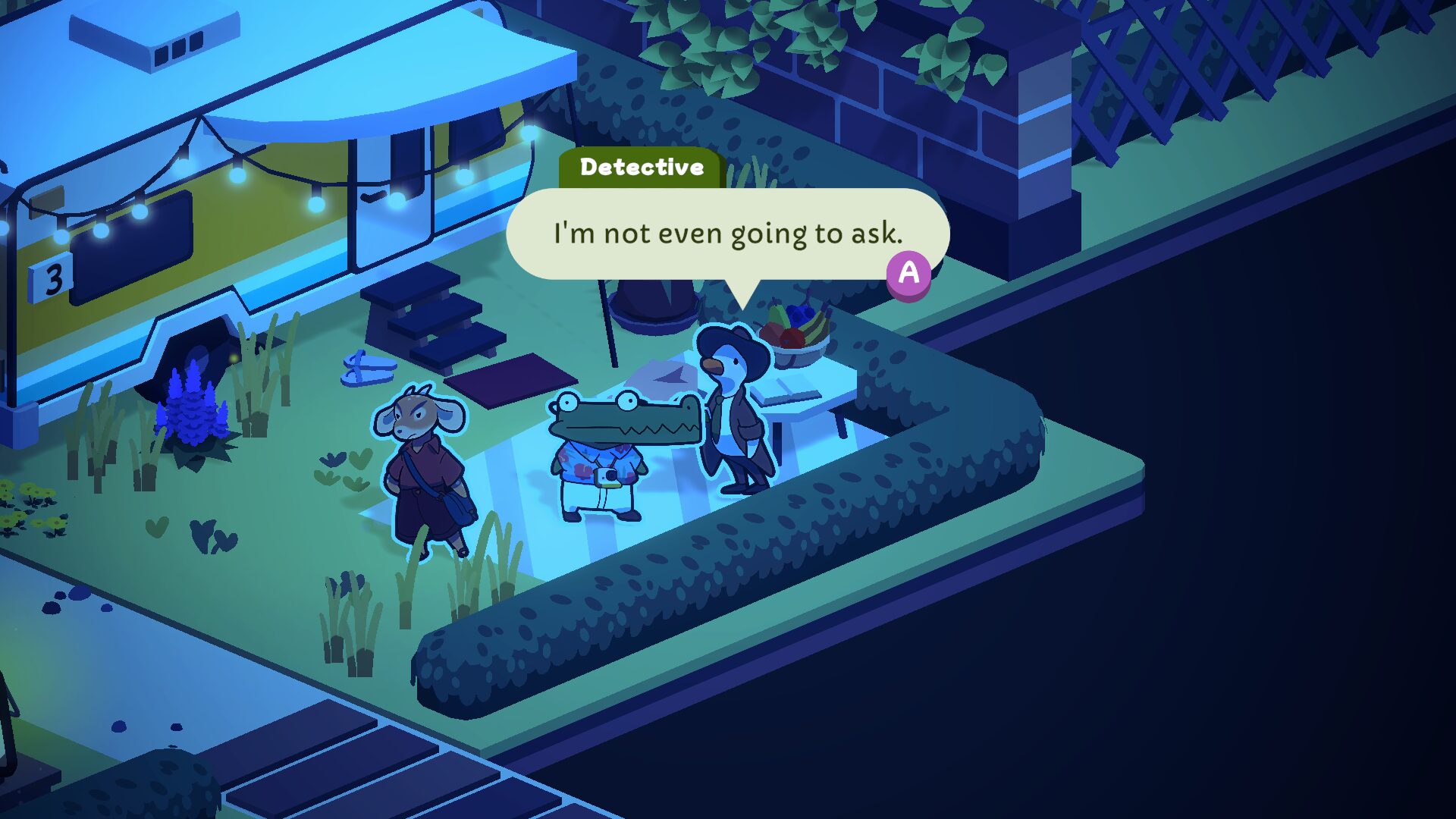
Task: Advance the Detective's speech bubble dialogue
Action: coord(908,274)
